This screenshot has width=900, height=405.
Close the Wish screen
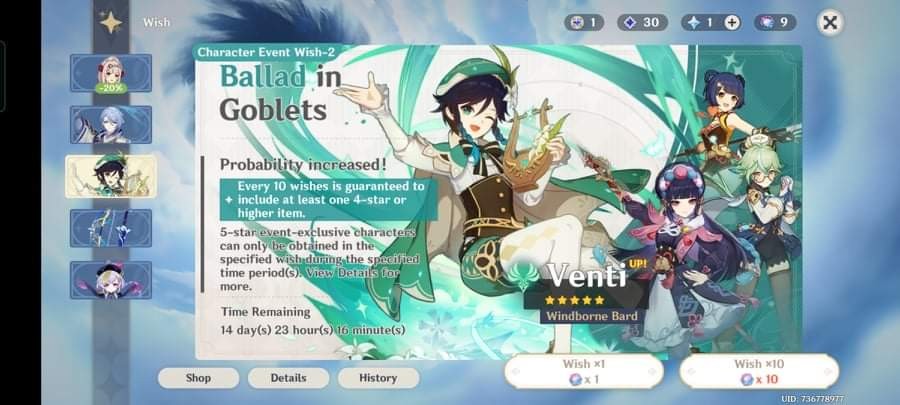tap(829, 22)
